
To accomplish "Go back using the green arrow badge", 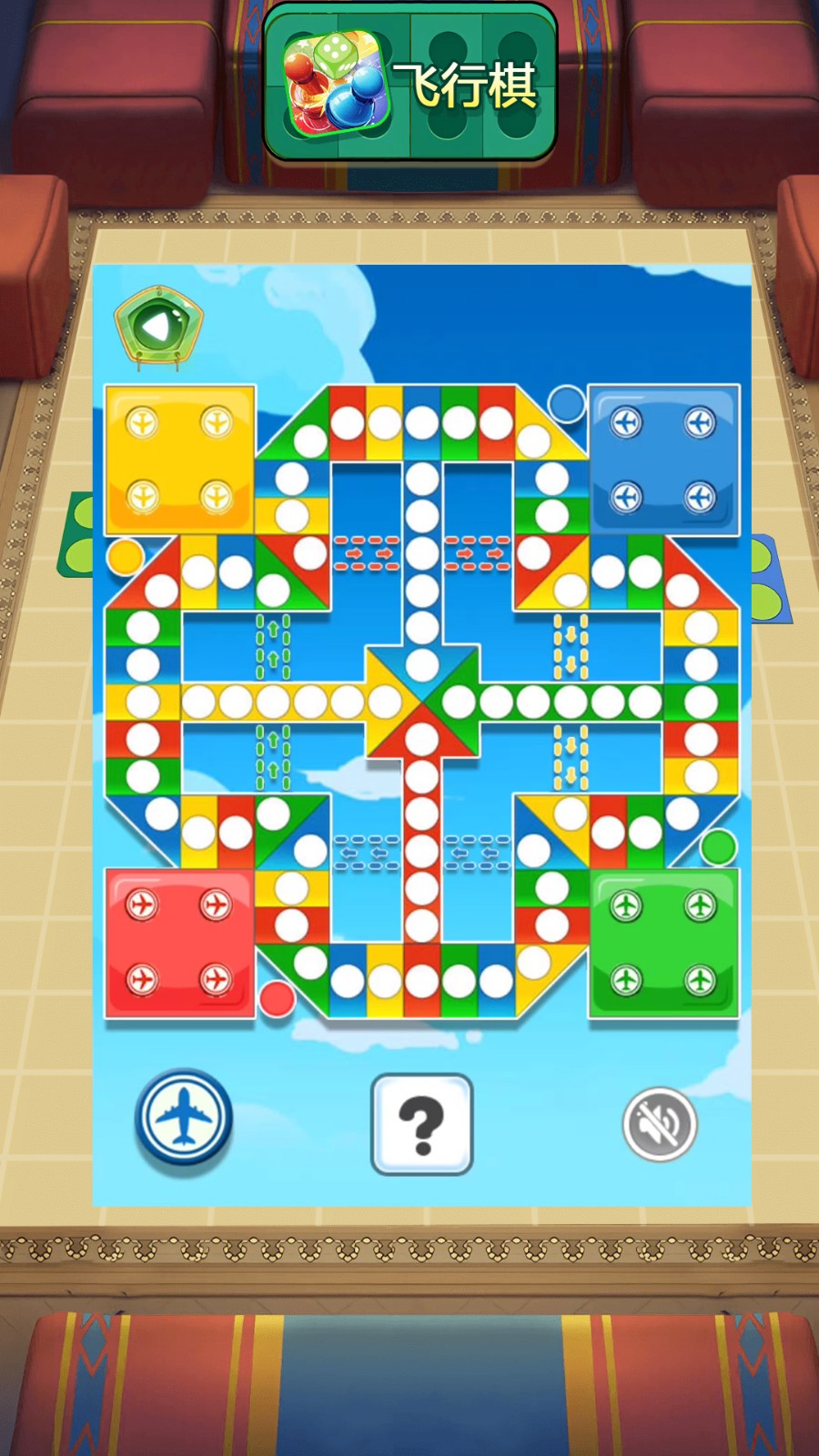I will pos(158,328).
